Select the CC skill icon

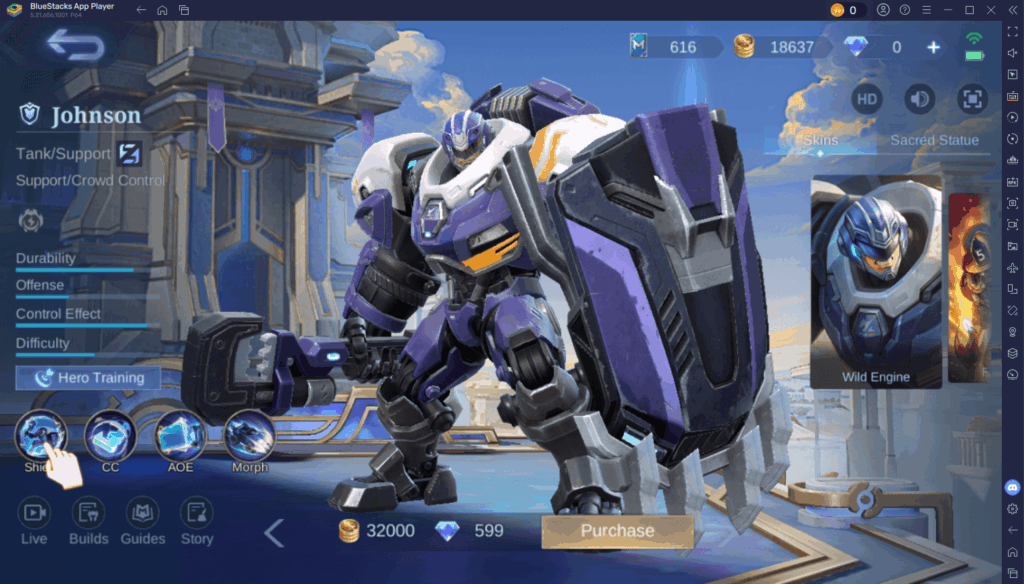[x=110, y=436]
